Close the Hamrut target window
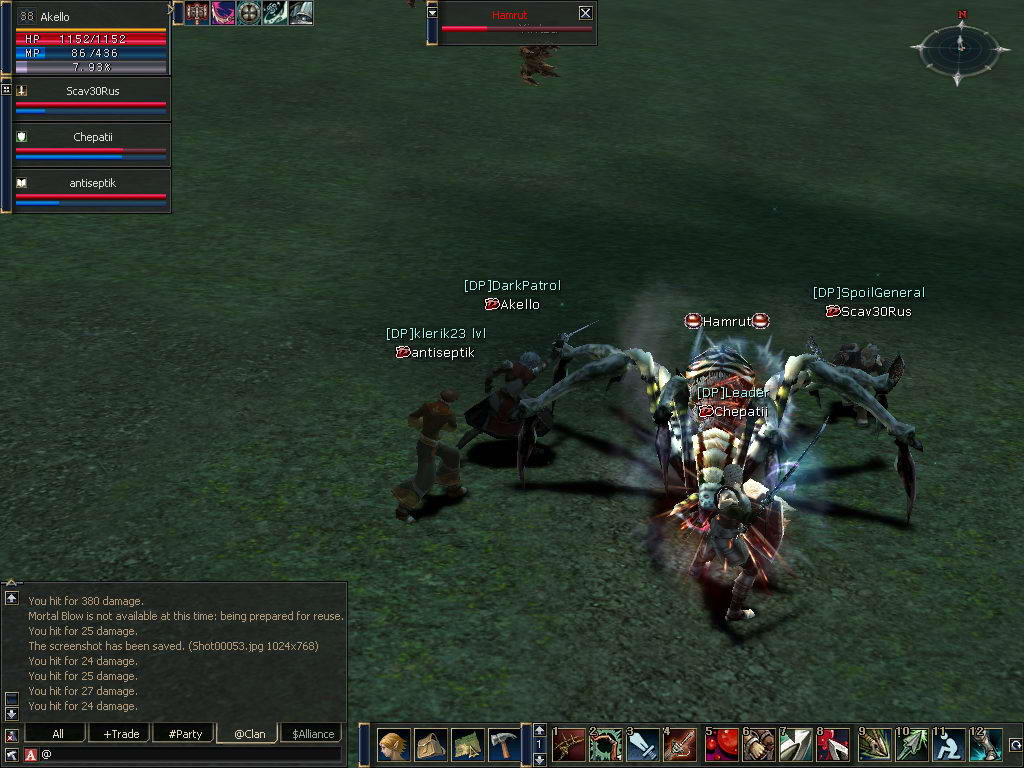 click(x=585, y=13)
